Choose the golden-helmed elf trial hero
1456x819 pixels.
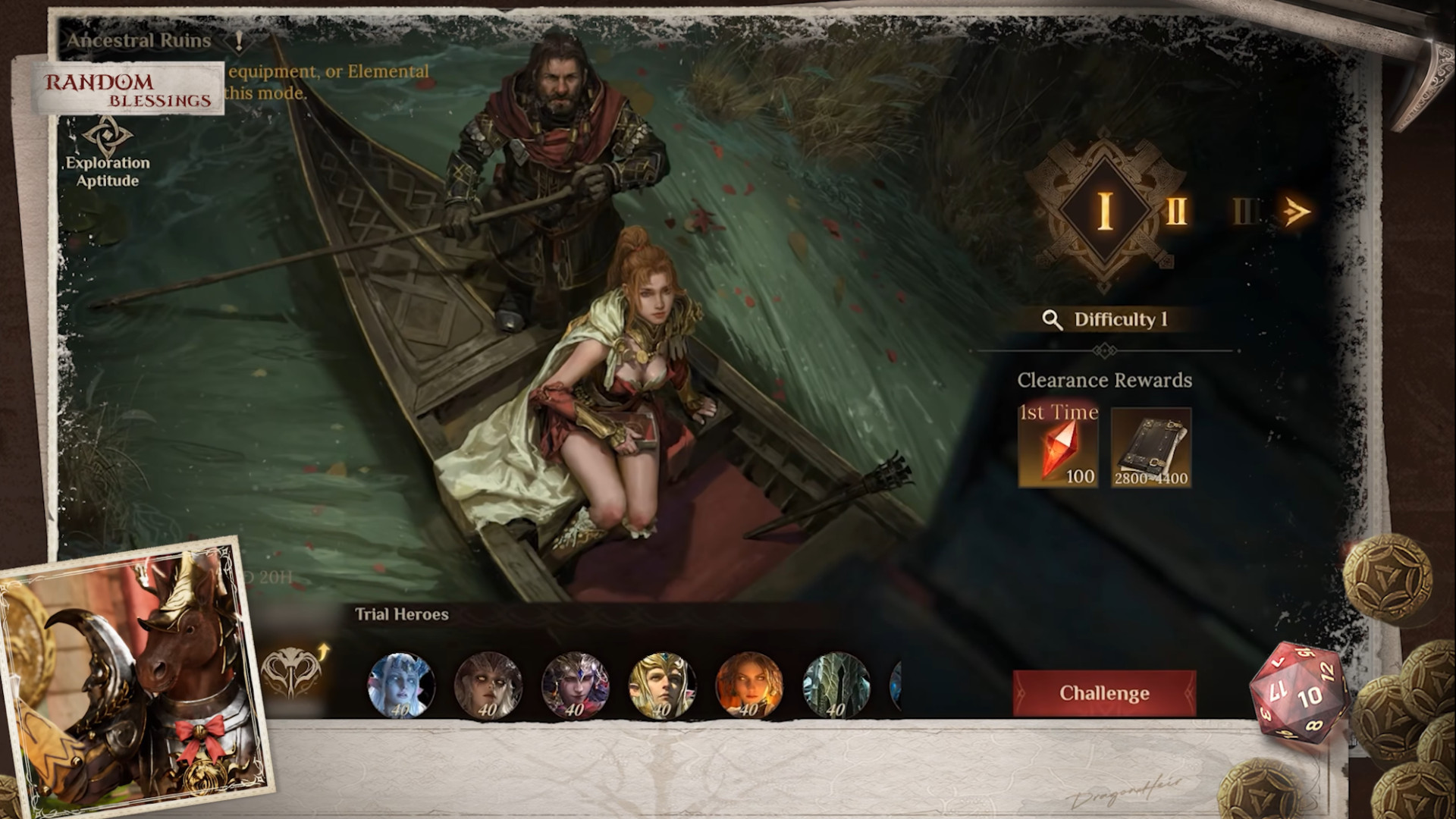click(x=662, y=686)
